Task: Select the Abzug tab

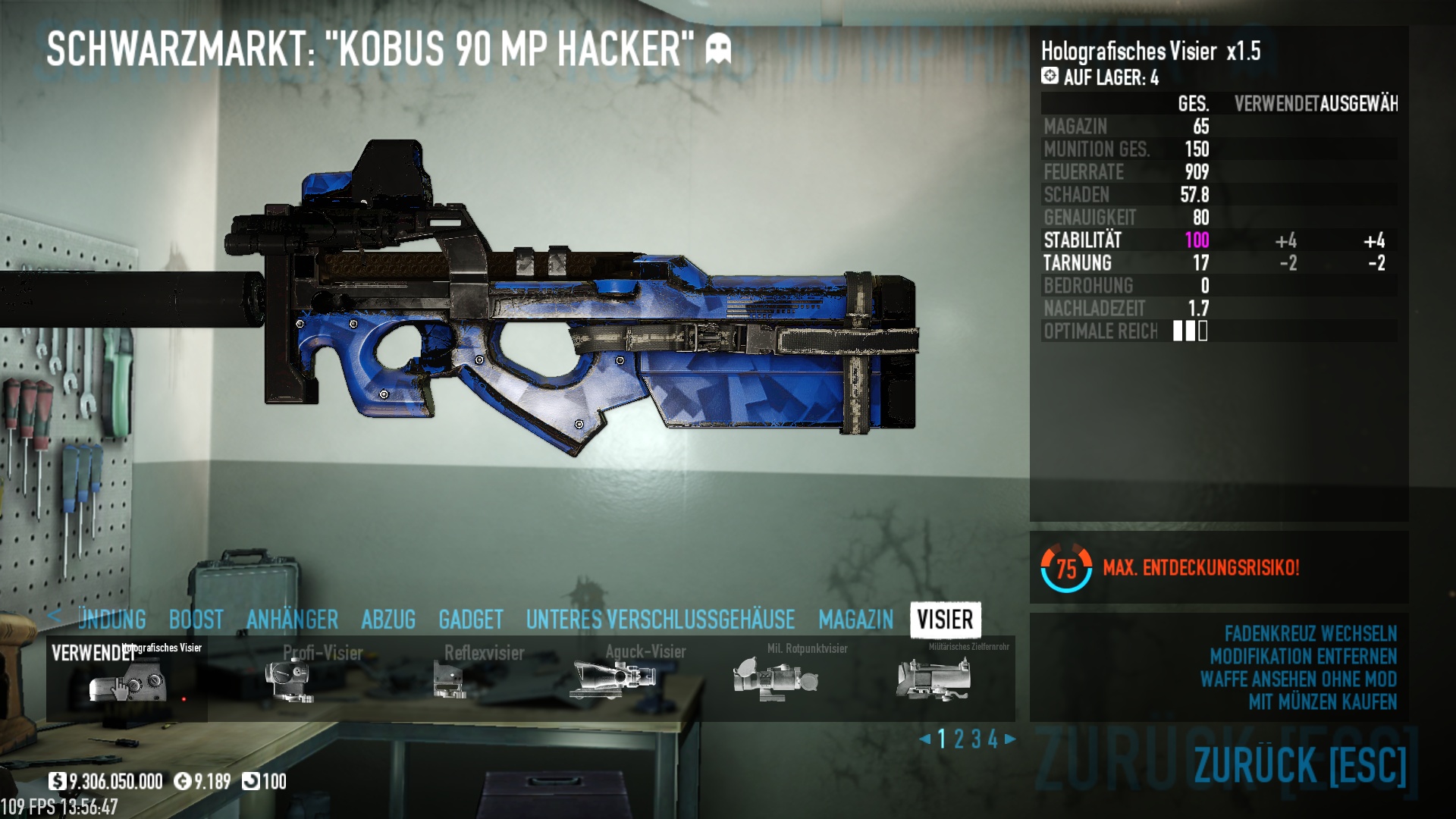Action: pyautogui.click(x=388, y=620)
